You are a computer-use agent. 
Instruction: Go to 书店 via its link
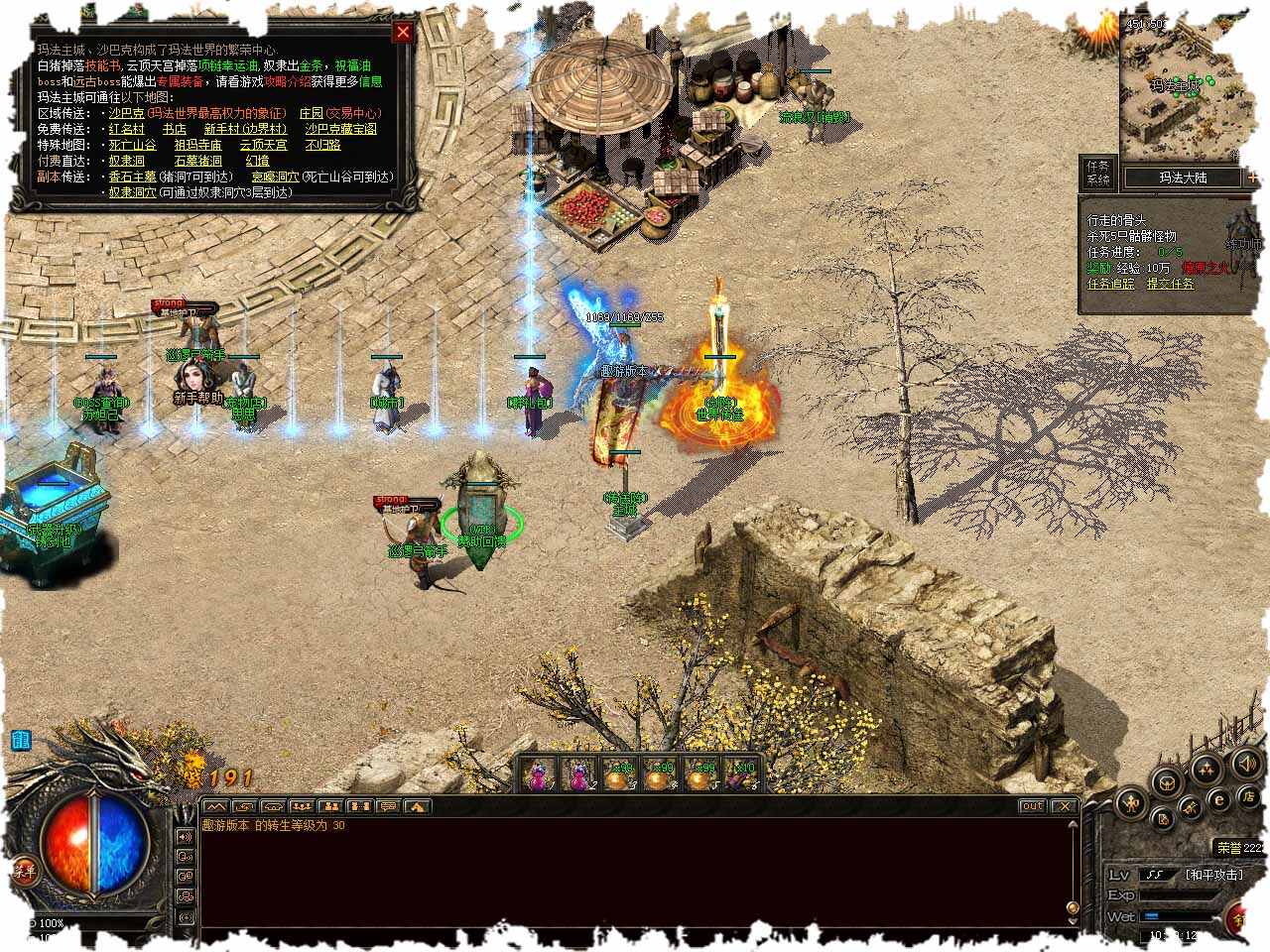174,129
